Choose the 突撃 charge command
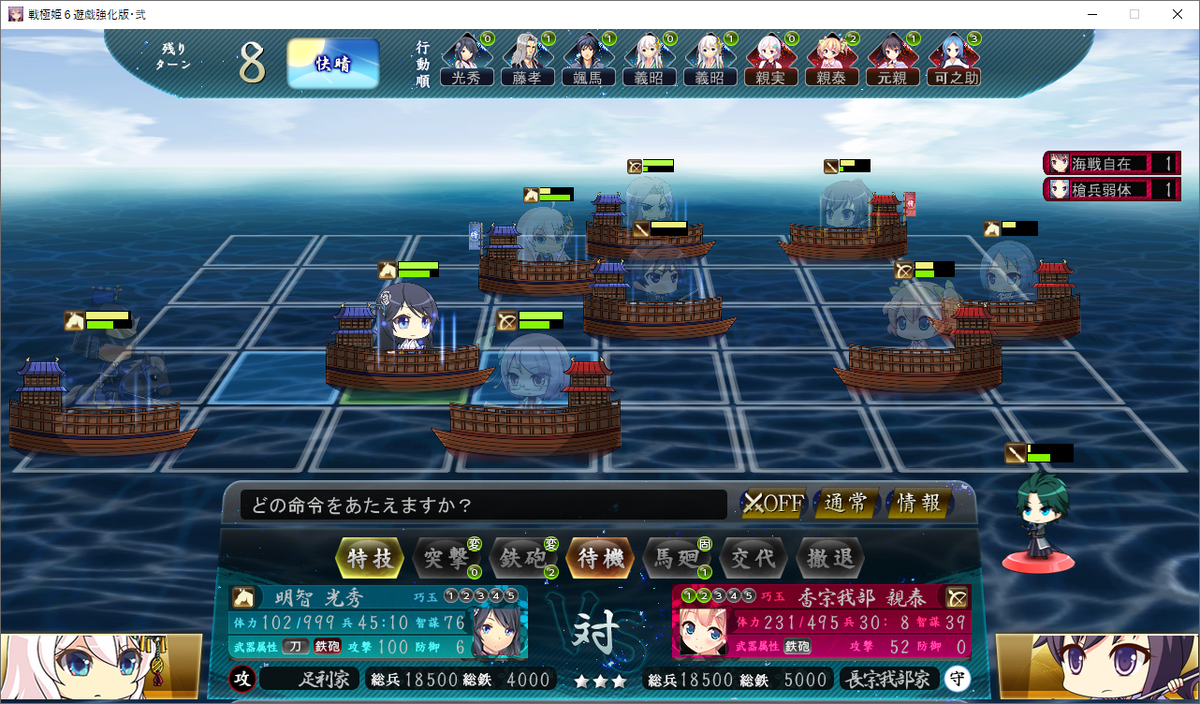 (444, 558)
